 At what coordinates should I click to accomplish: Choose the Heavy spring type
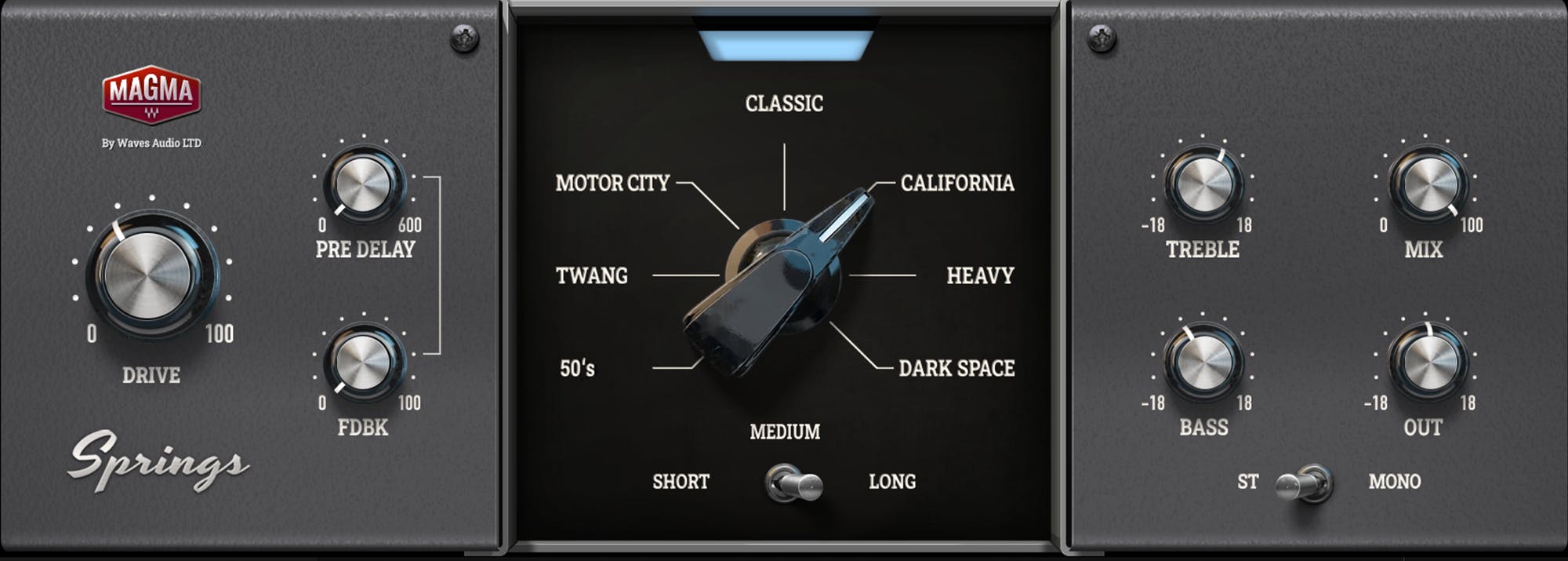(980, 276)
